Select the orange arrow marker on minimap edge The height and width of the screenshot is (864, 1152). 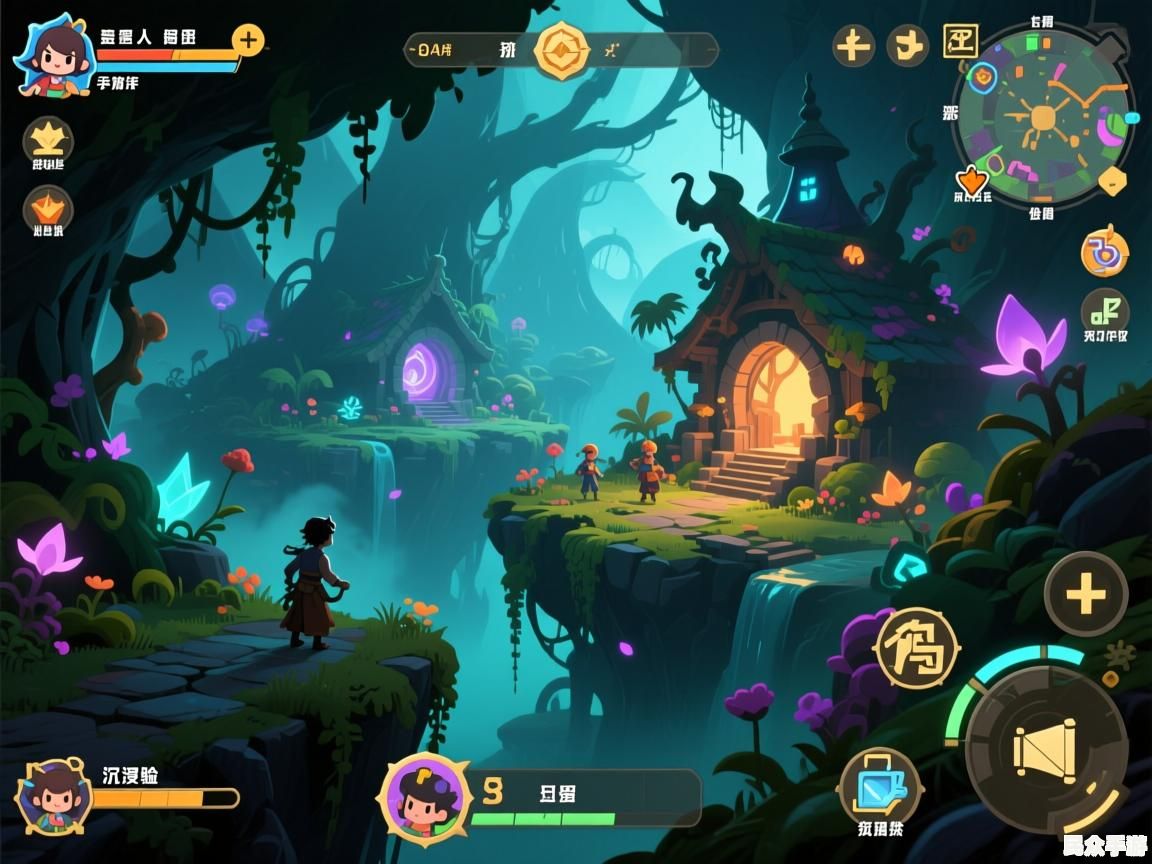coord(971,181)
